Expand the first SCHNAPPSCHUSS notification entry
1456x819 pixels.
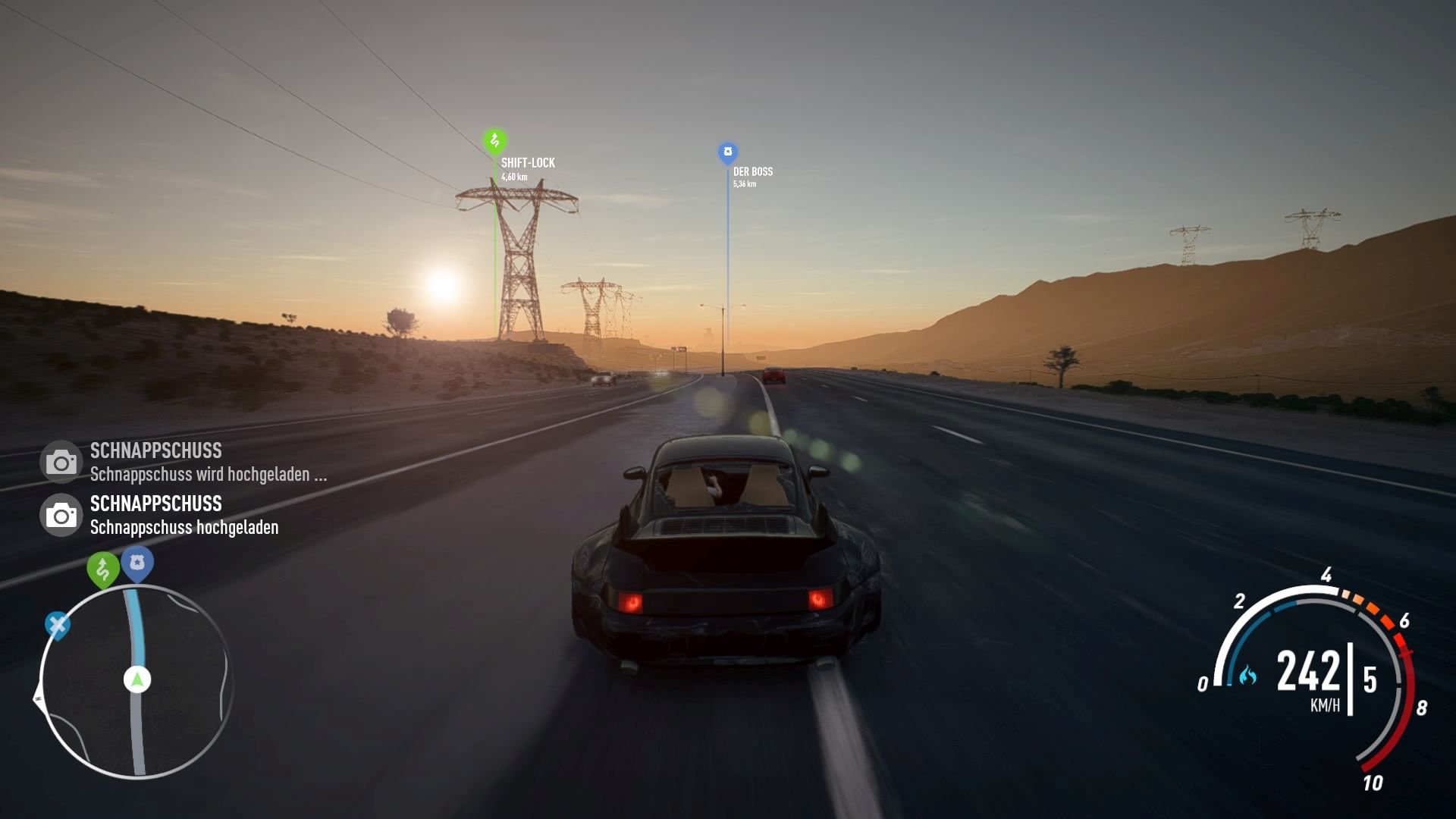click(155, 450)
